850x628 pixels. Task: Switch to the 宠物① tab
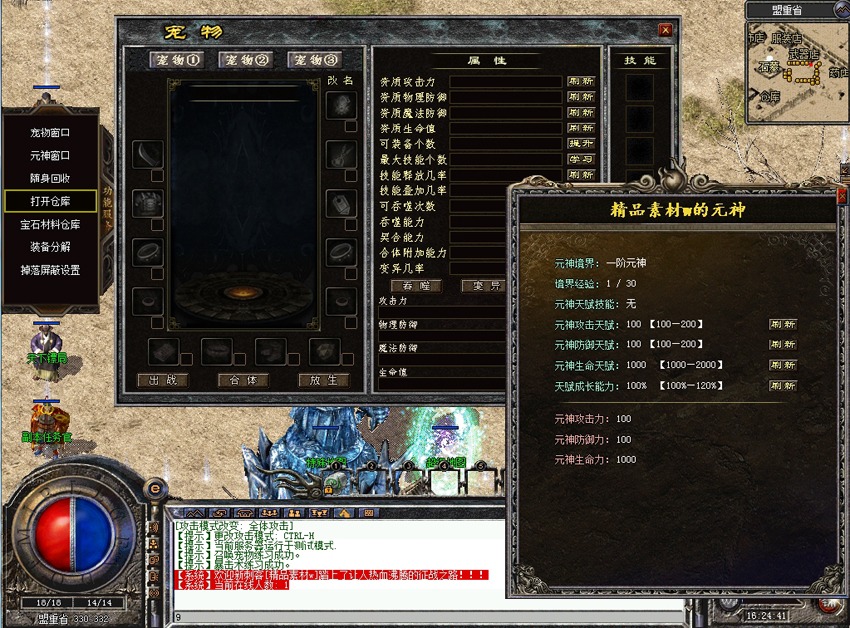point(176,60)
